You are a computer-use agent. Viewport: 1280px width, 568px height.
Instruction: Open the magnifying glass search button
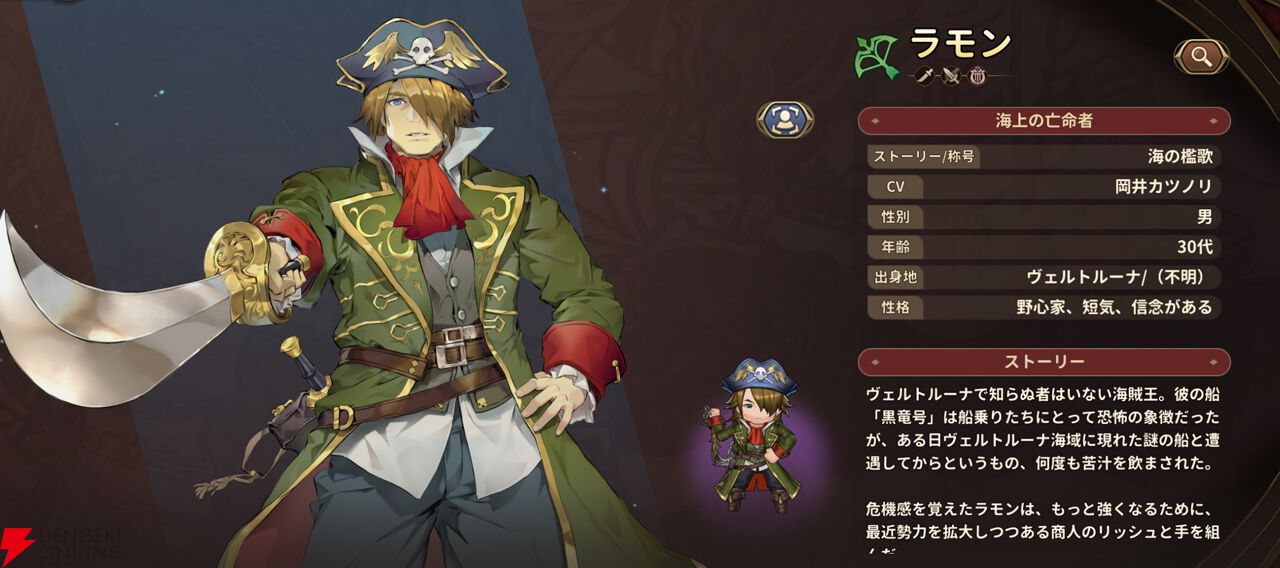(1201, 57)
